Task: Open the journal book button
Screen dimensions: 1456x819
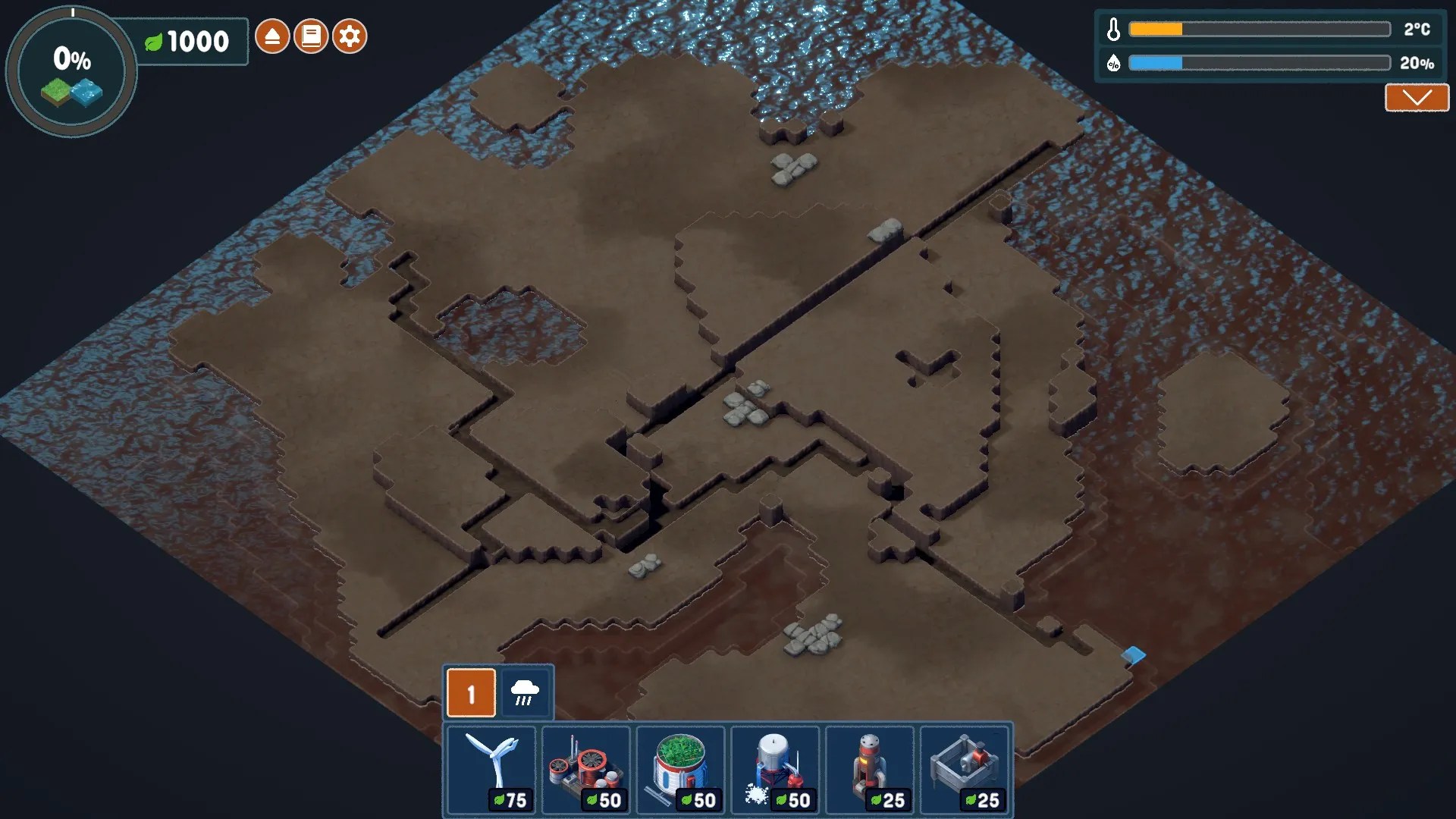Action: (311, 36)
